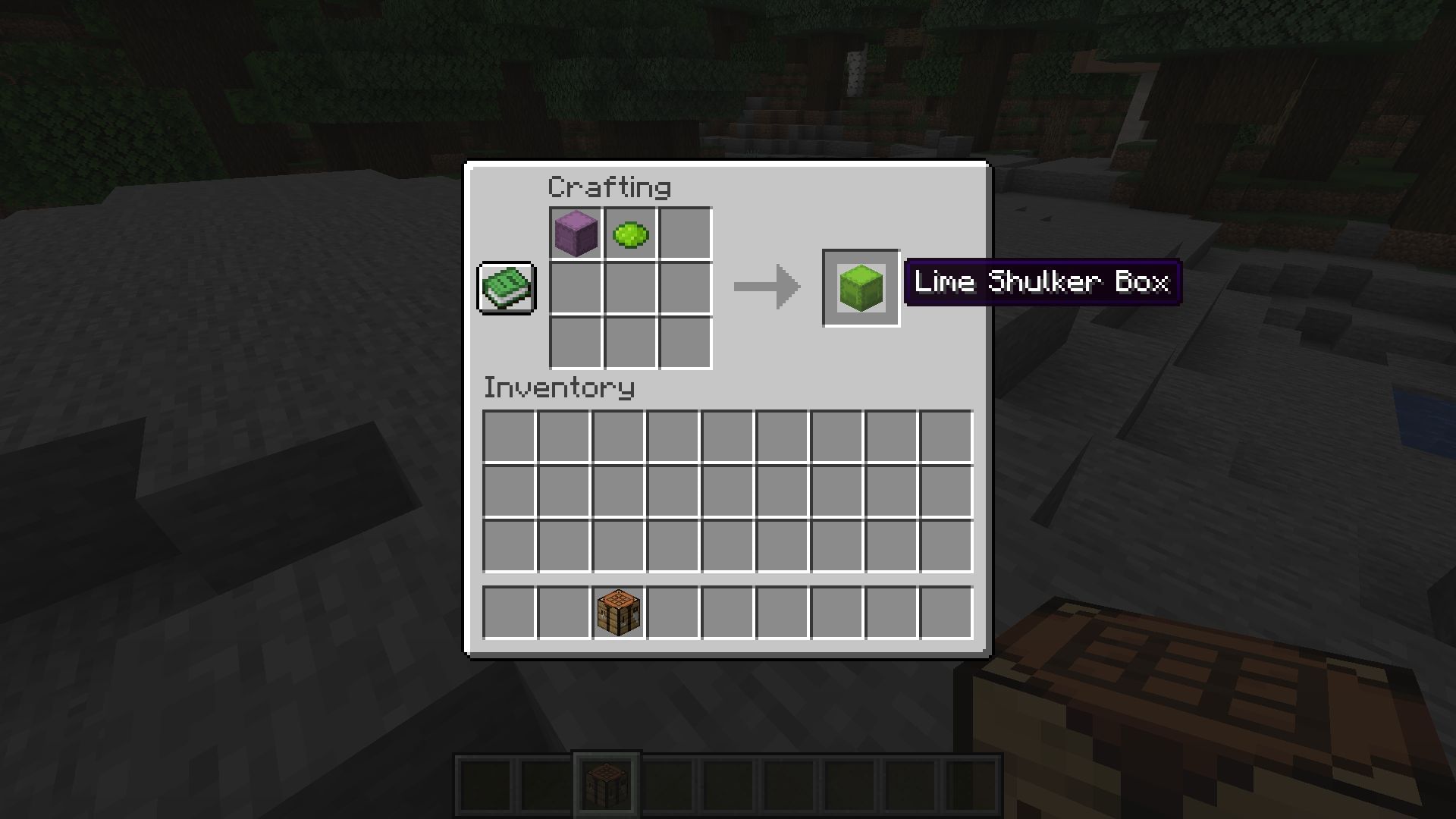
Task: Click the Lime Shulker Box tooltip label
Action: (1041, 282)
